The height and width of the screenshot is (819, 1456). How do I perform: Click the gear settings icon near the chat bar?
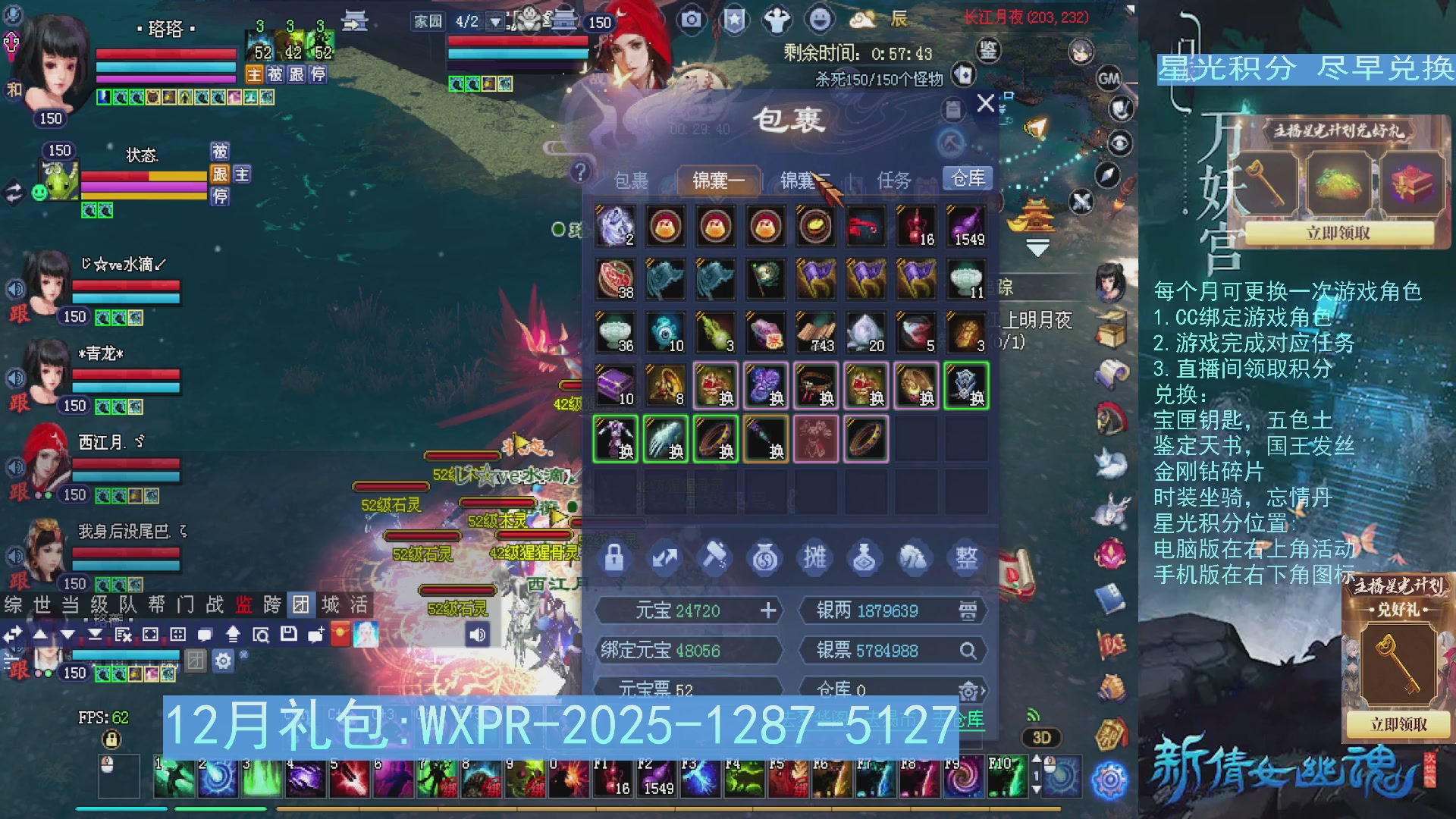222,660
